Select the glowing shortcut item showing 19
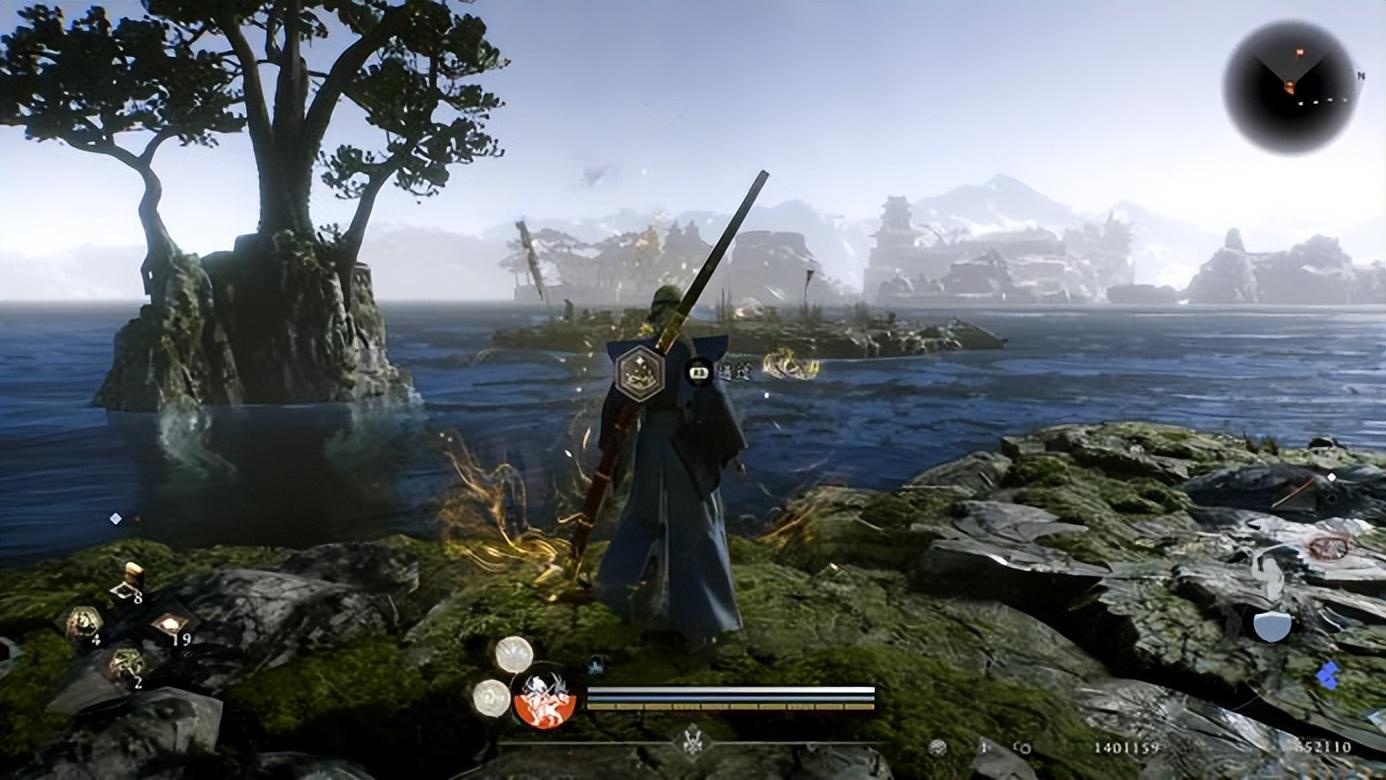The image size is (1386, 780). (x=170, y=626)
